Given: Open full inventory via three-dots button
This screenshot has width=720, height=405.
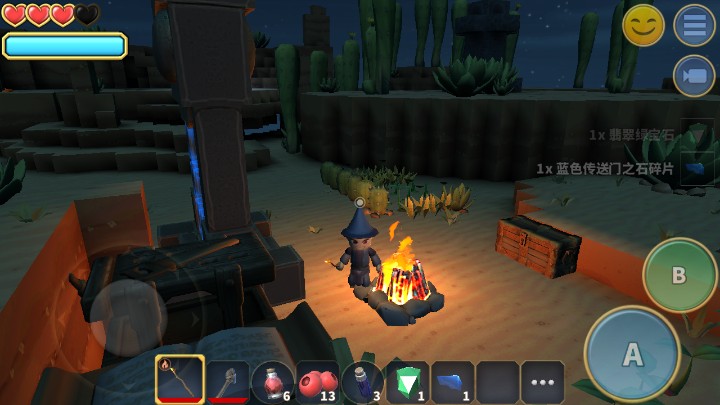Looking at the screenshot, I should tap(542, 382).
